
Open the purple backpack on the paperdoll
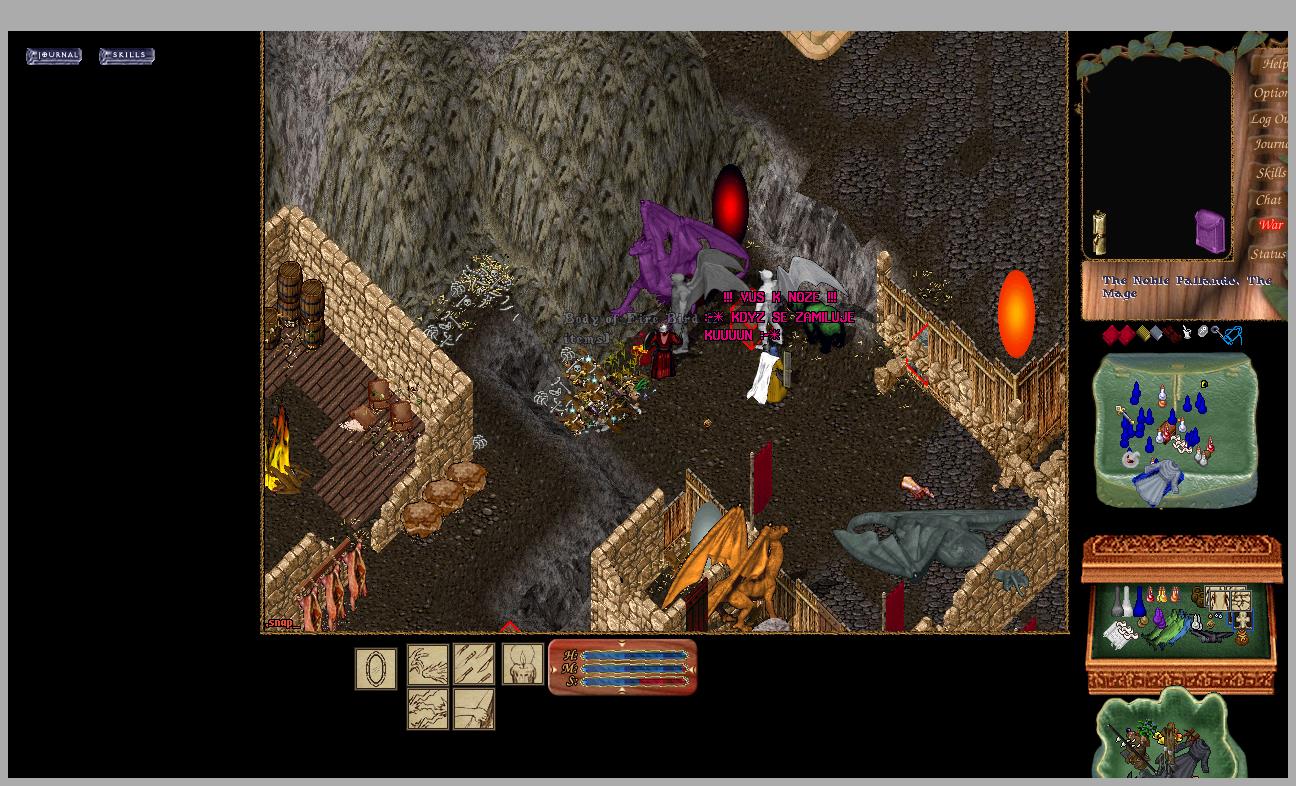1210,231
